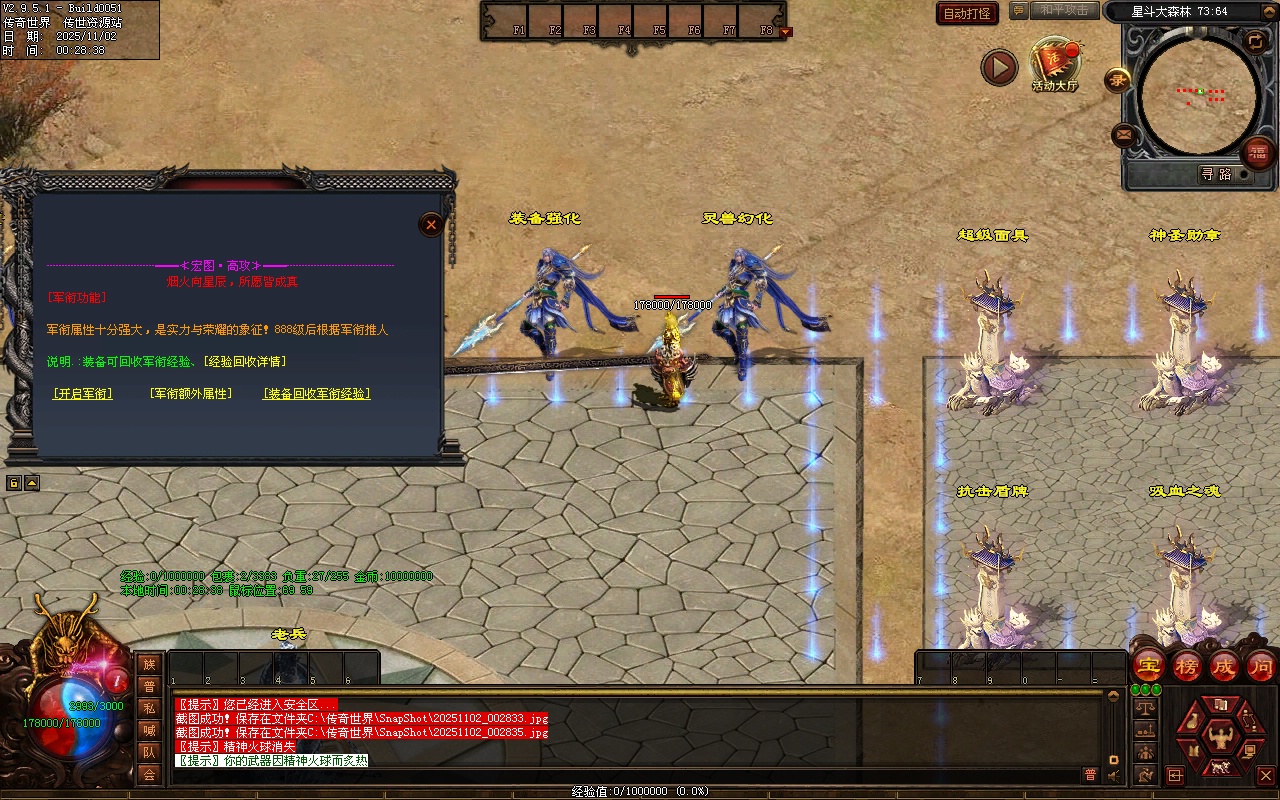The image size is (1280, 800).
Task: Open the 成 achievements button
Action: pos(1224,665)
